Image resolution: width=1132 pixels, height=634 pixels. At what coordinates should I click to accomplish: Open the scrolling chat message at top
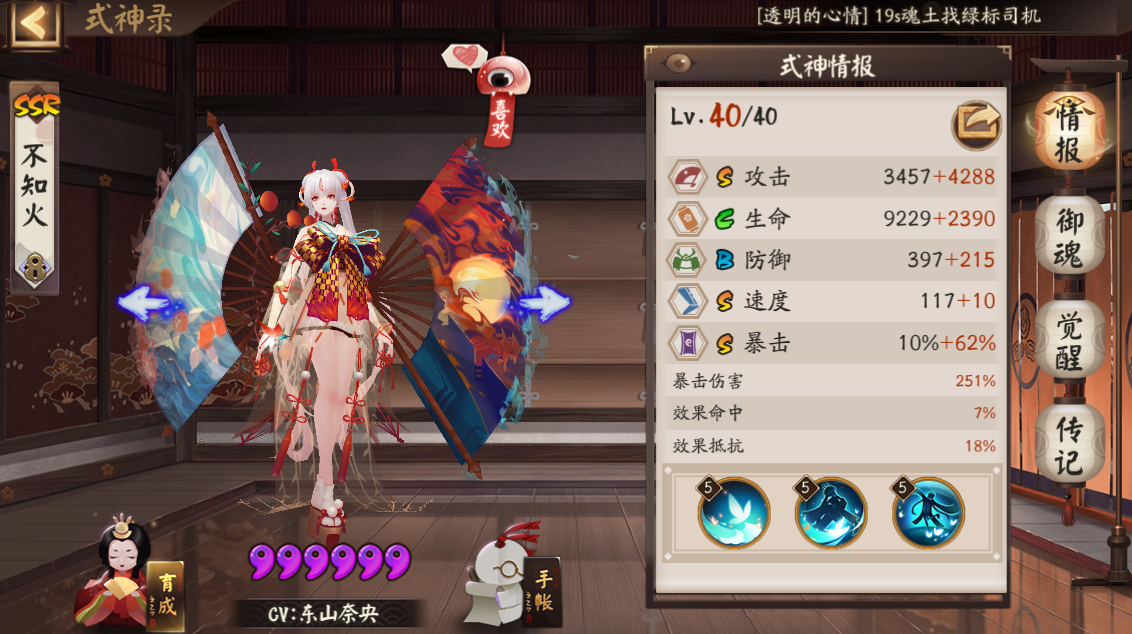click(x=898, y=16)
